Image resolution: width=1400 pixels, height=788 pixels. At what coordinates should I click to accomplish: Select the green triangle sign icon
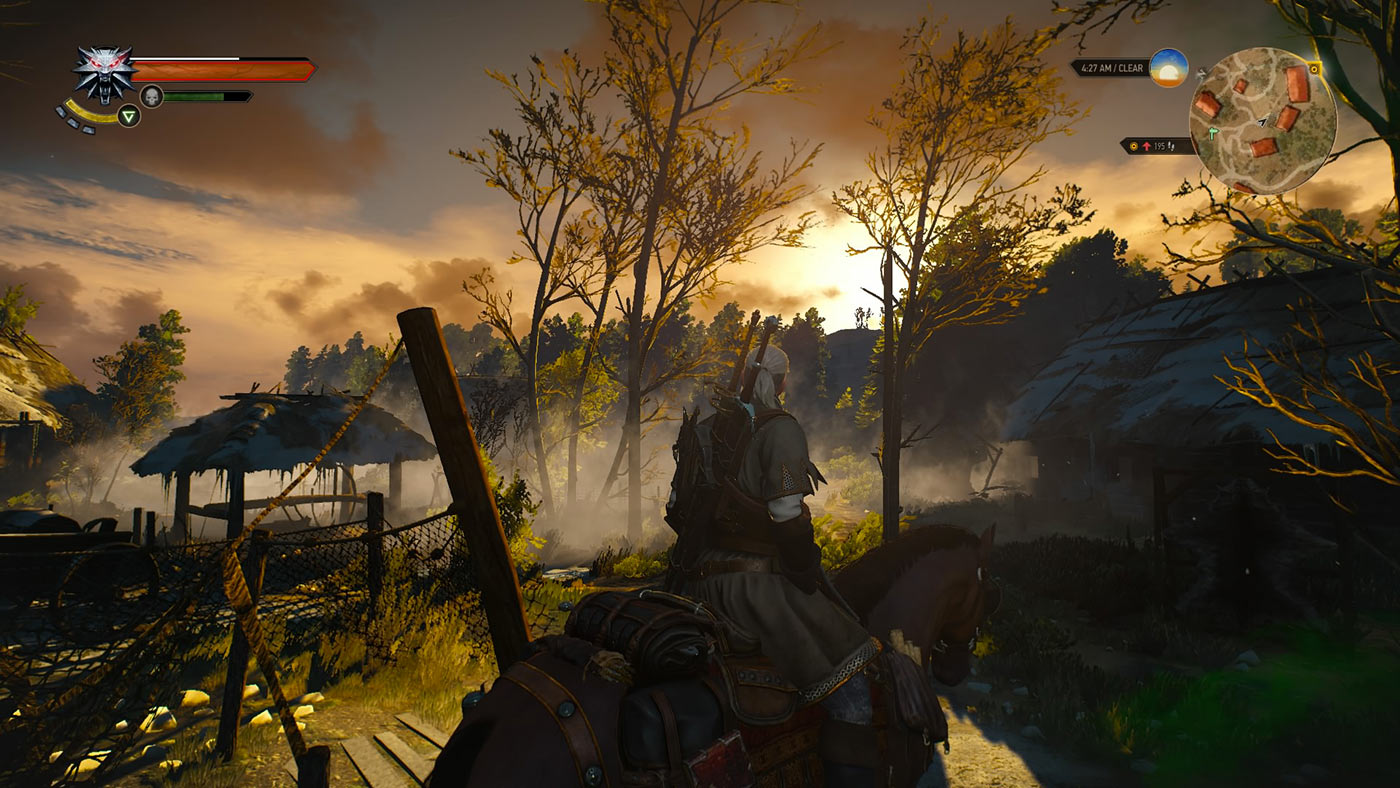click(x=128, y=115)
